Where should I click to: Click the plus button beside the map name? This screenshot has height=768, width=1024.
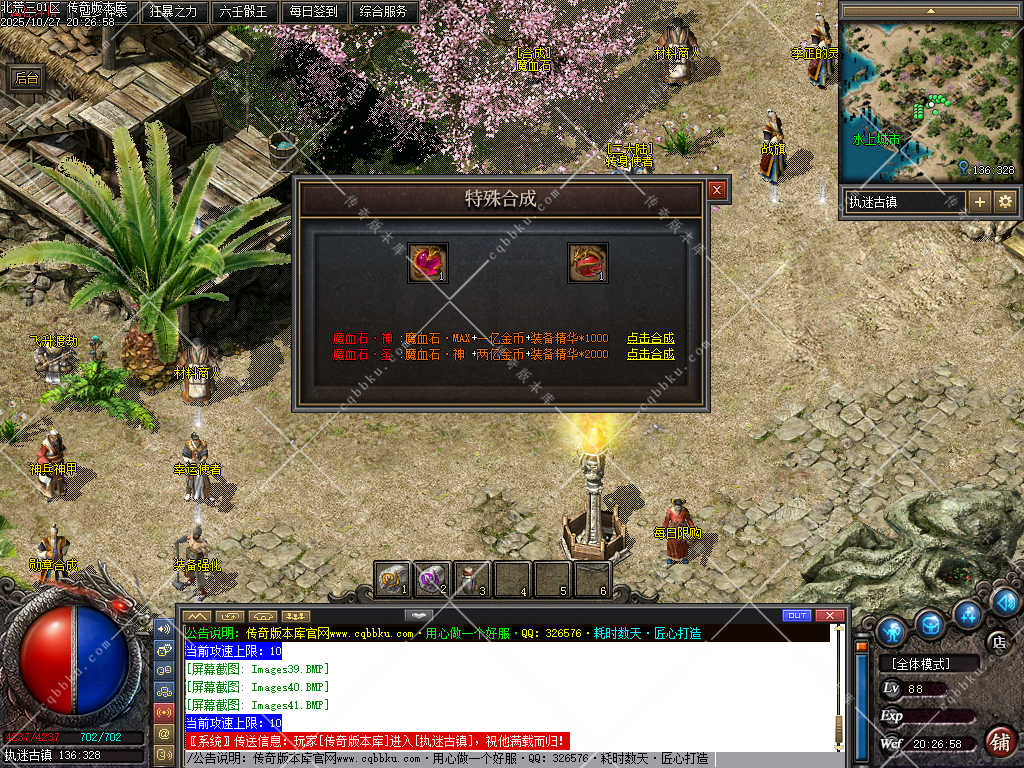point(980,202)
